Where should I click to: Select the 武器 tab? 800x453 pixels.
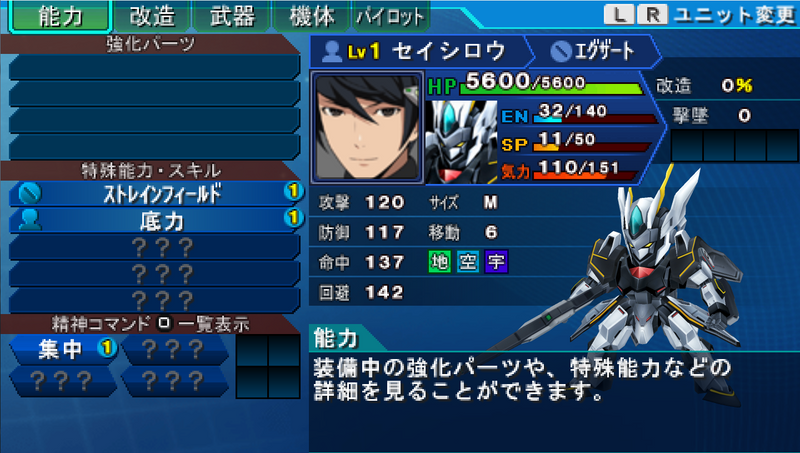click(232, 16)
